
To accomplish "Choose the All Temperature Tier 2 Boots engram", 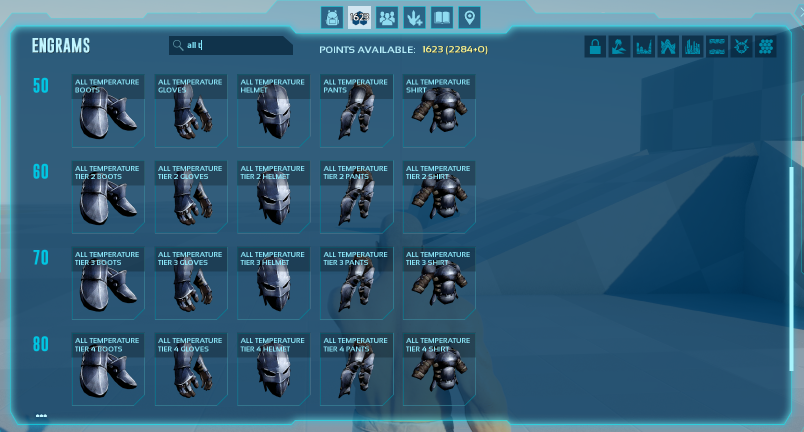I will [108, 197].
